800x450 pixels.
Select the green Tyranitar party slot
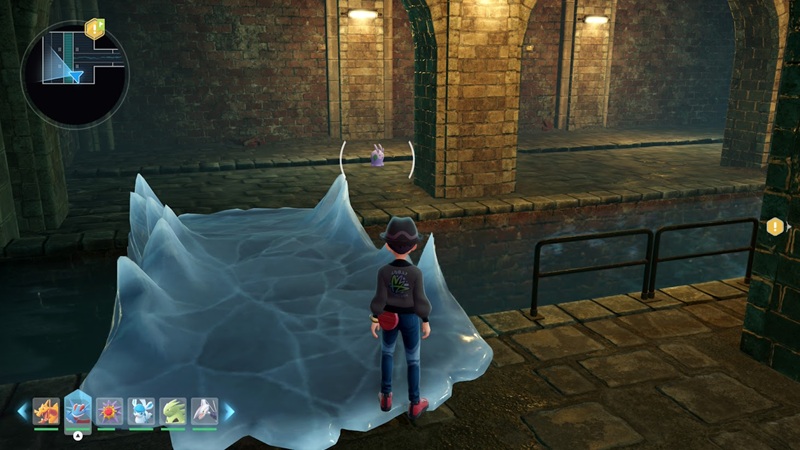click(173, 411)
